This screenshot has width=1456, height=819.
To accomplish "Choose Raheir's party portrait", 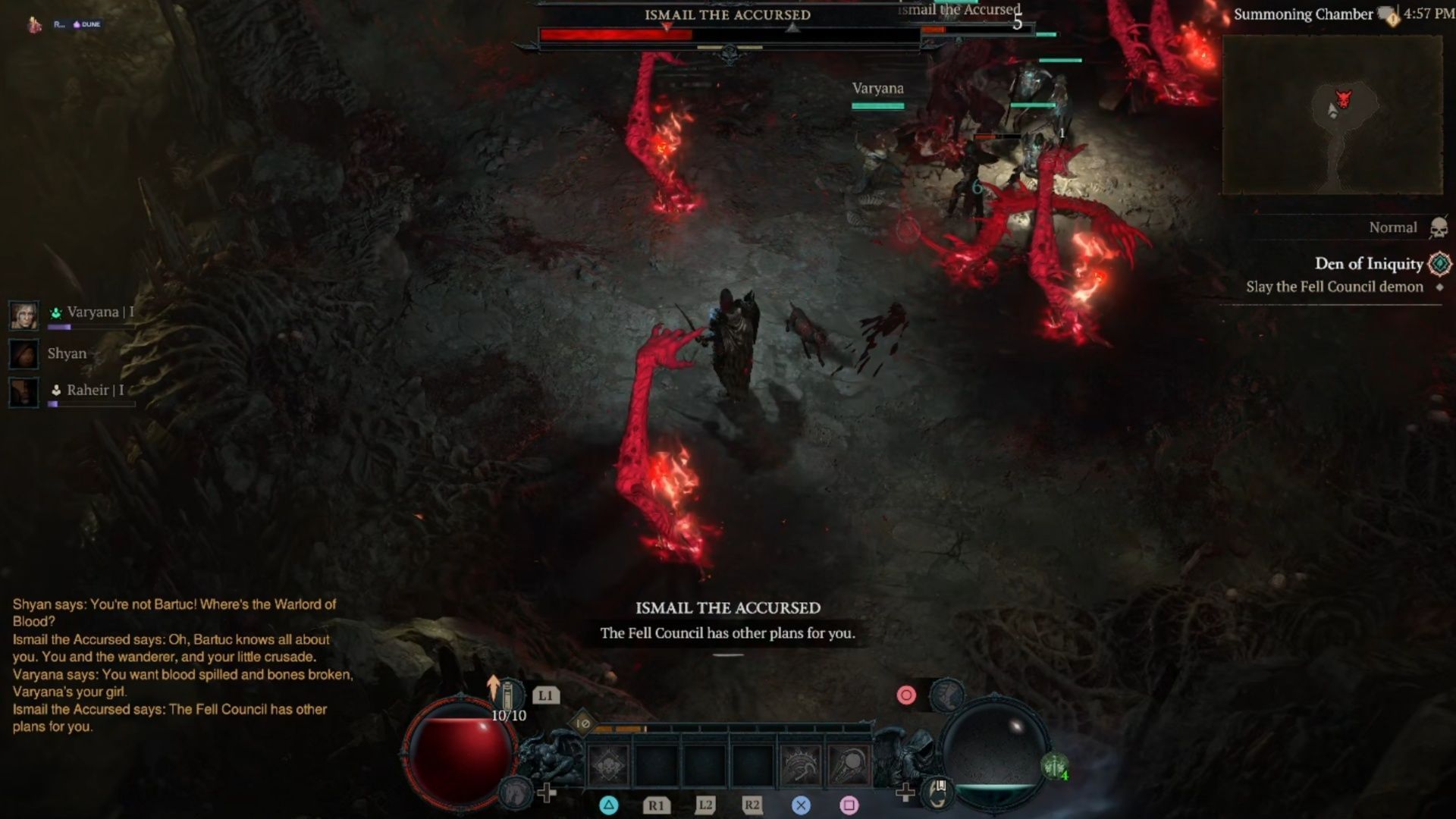I will 24,392.
